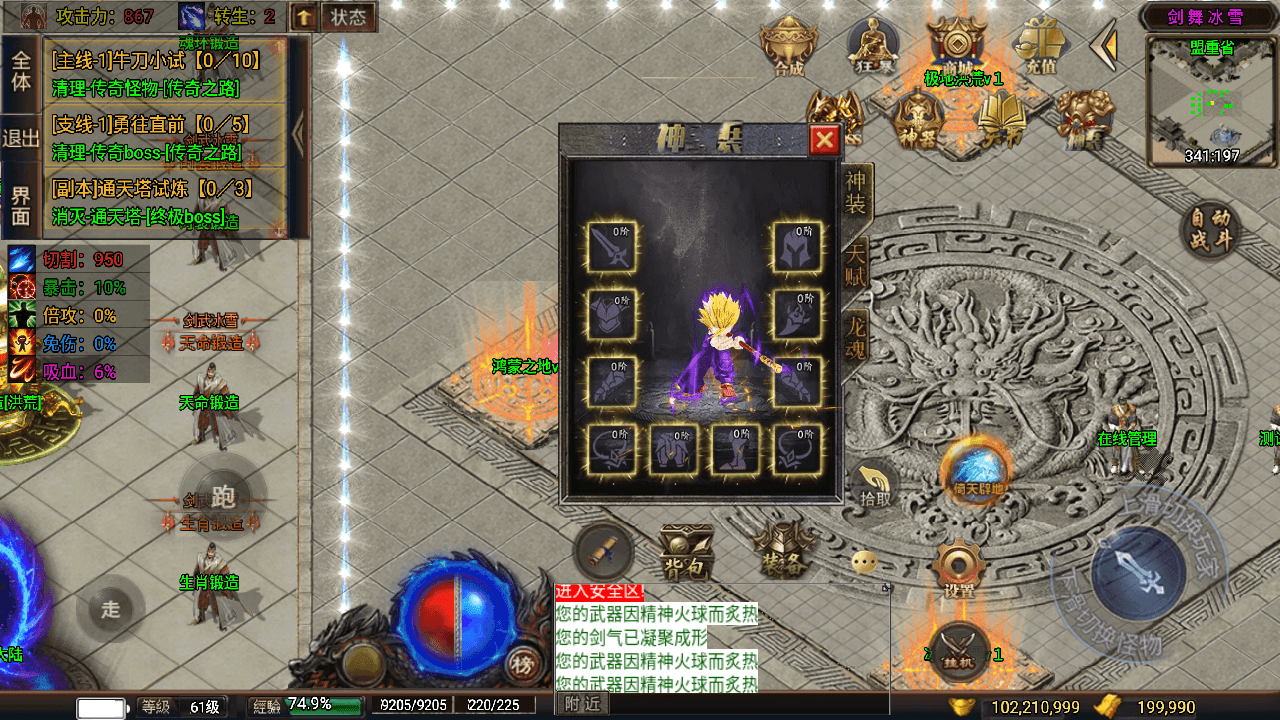Open the 设置 settings gear

click(959, 570)
